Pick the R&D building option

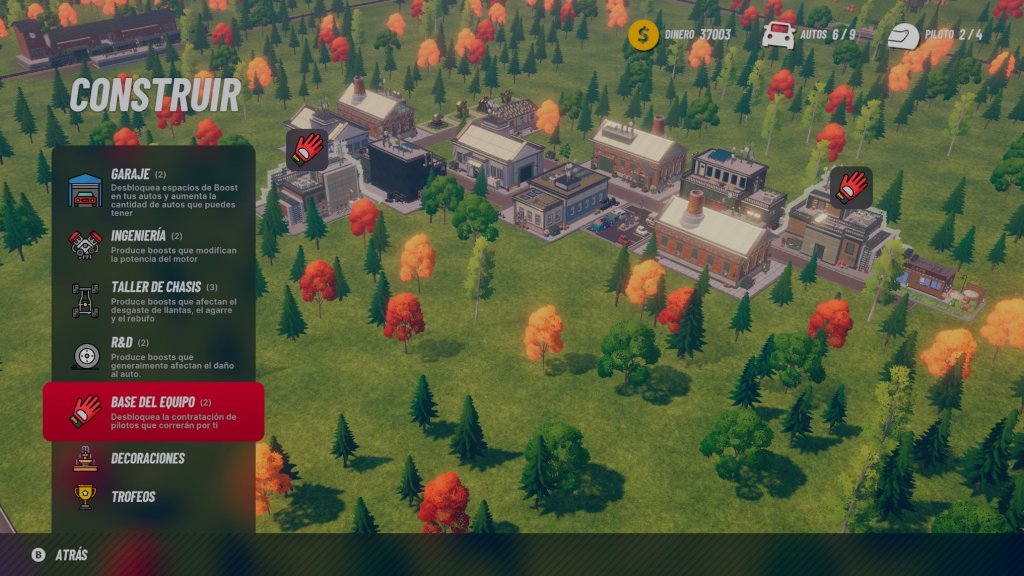(x=153, y=357)
